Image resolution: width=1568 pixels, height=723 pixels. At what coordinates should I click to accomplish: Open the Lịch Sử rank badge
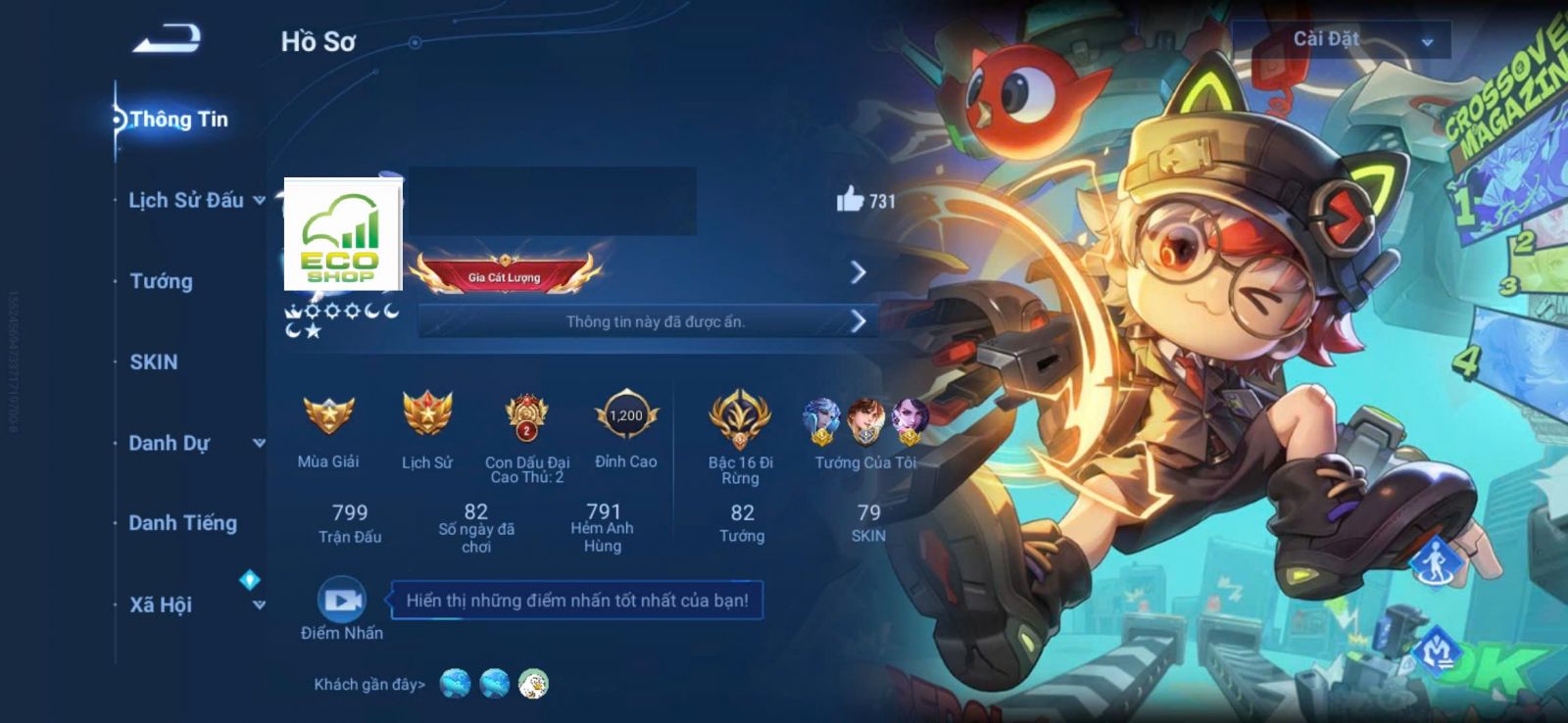click(427, 415)
